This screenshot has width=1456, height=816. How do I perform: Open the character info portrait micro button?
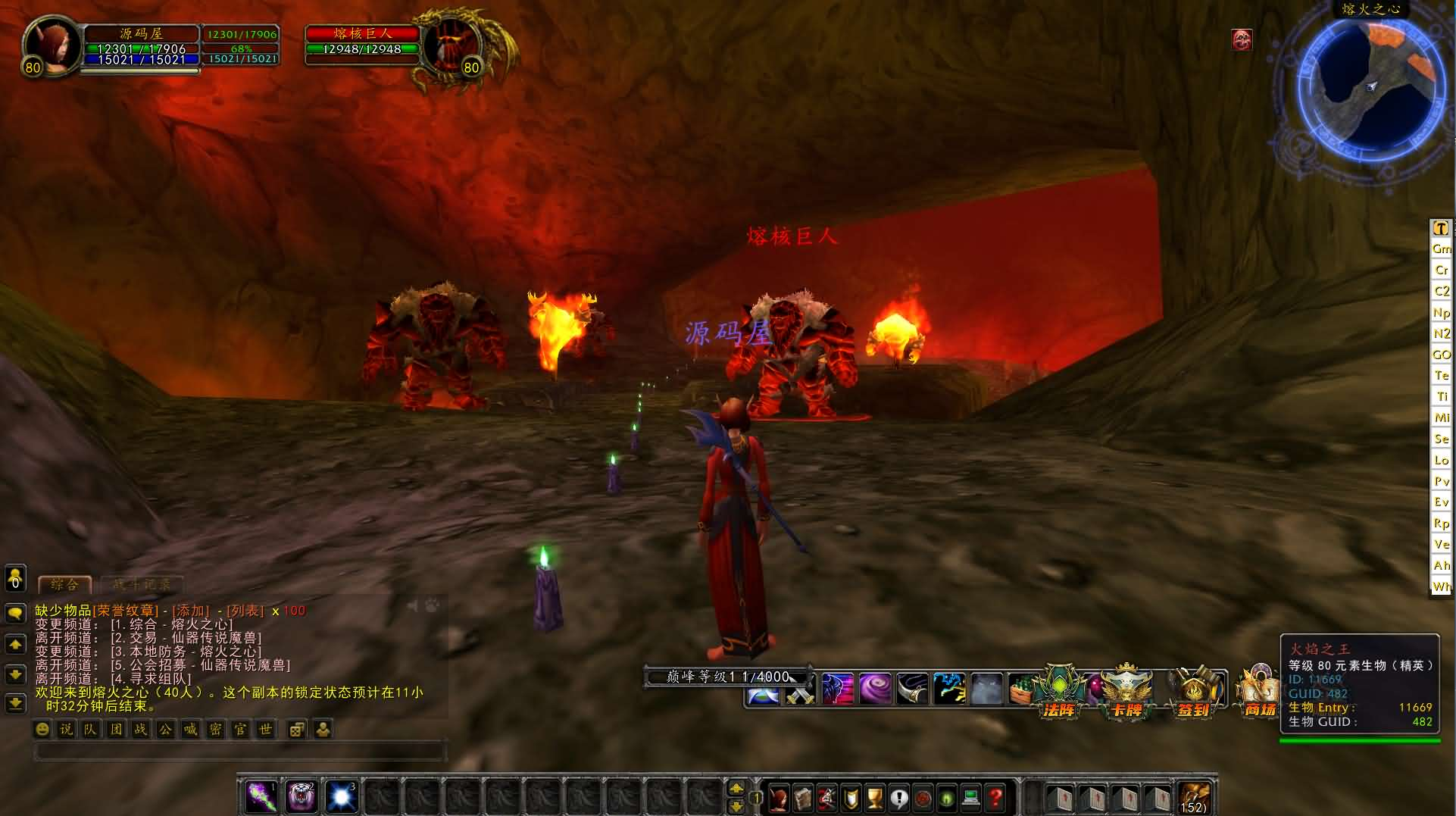point(778,798)
